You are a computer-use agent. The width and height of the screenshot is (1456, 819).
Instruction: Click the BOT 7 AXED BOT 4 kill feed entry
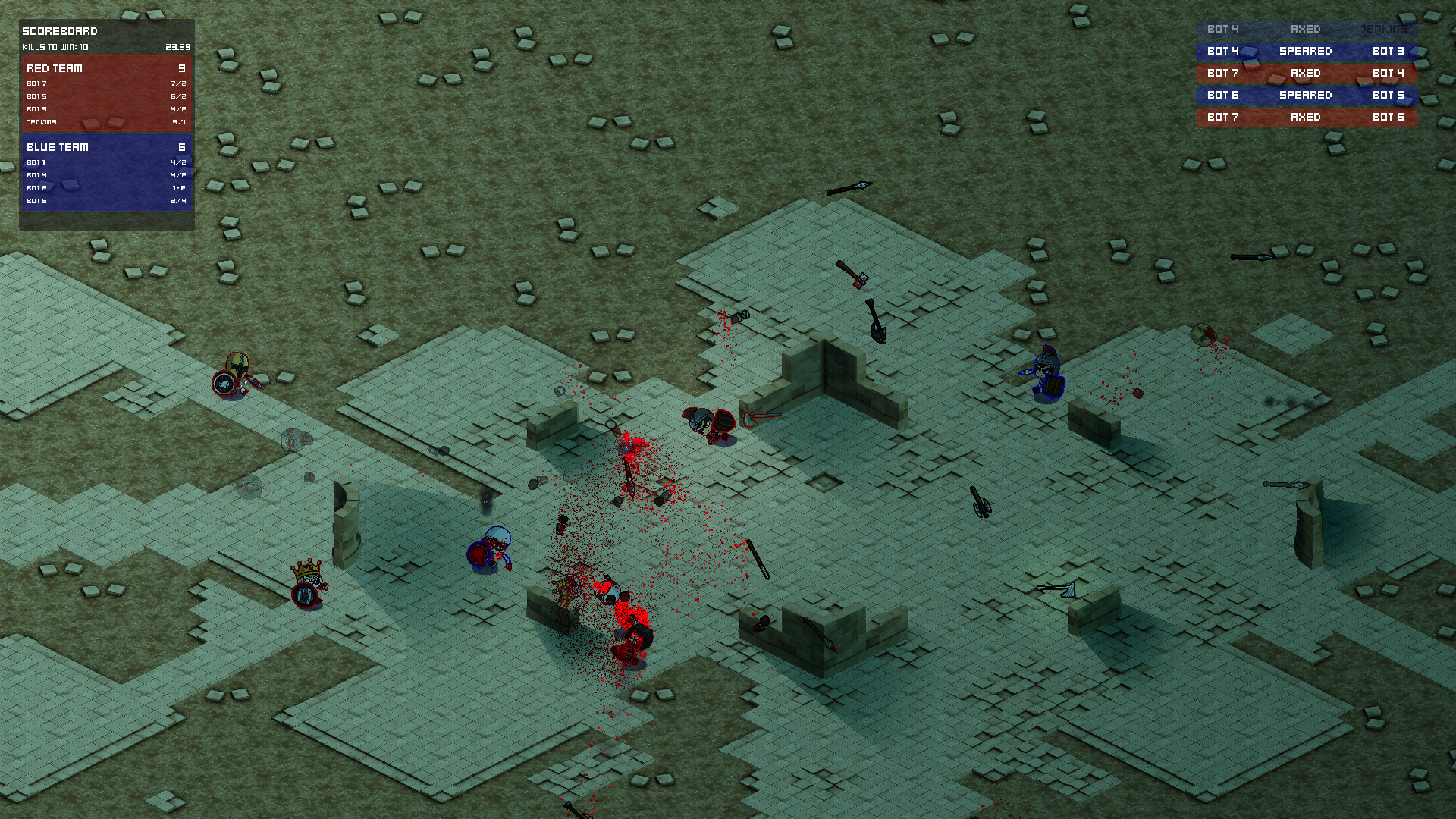pyautogui.click(x=1306, y=73)
